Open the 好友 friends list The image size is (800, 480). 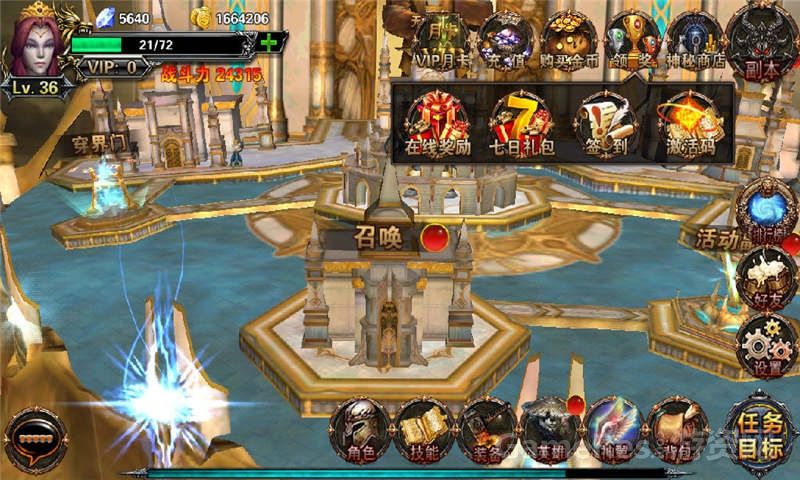tap(766, 279)
